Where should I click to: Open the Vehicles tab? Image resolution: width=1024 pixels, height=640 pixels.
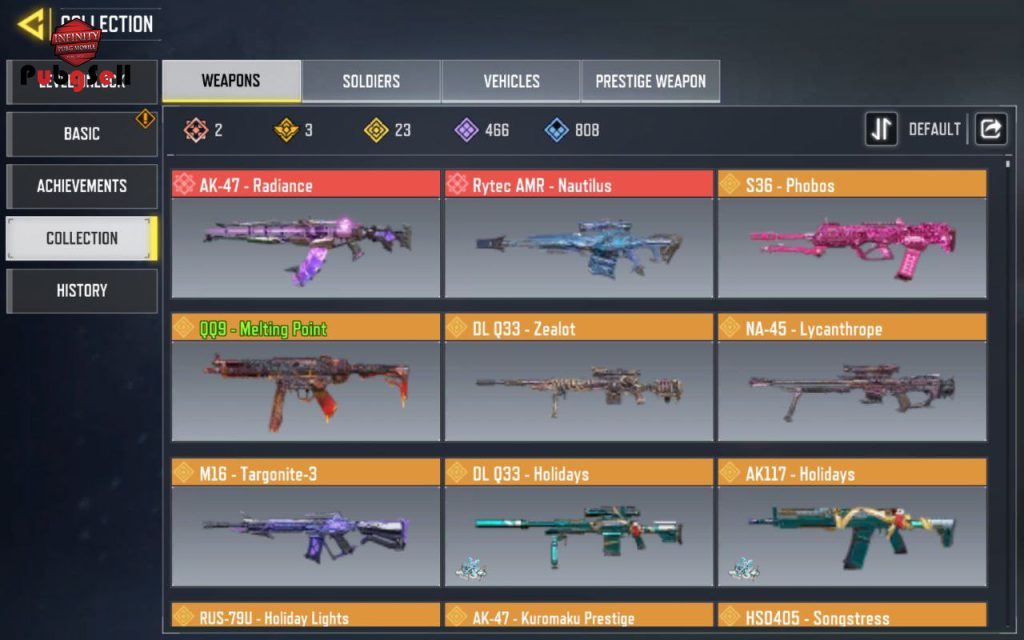tap(511, 81)
